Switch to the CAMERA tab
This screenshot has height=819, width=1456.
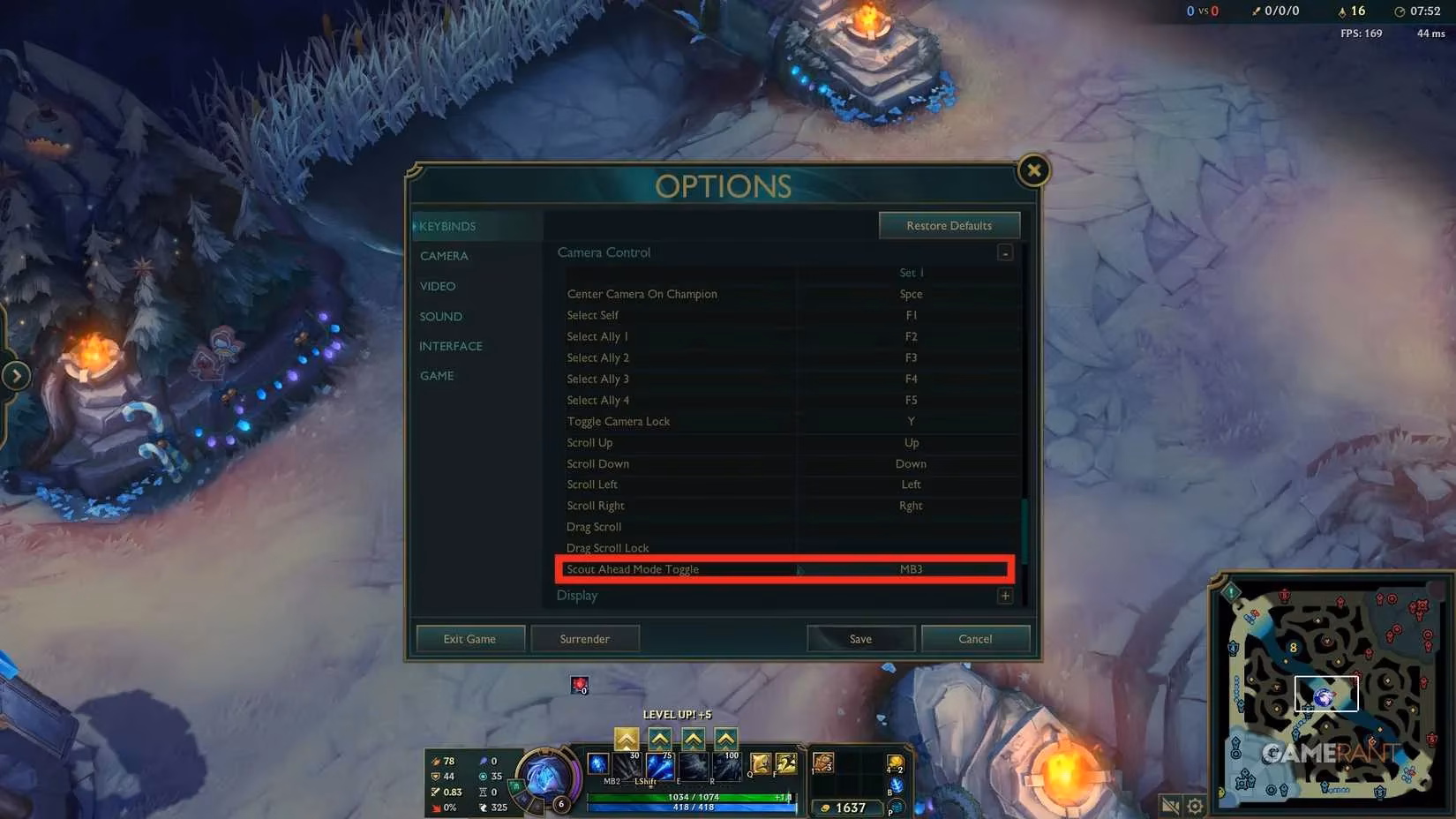(x=444, y=256)
